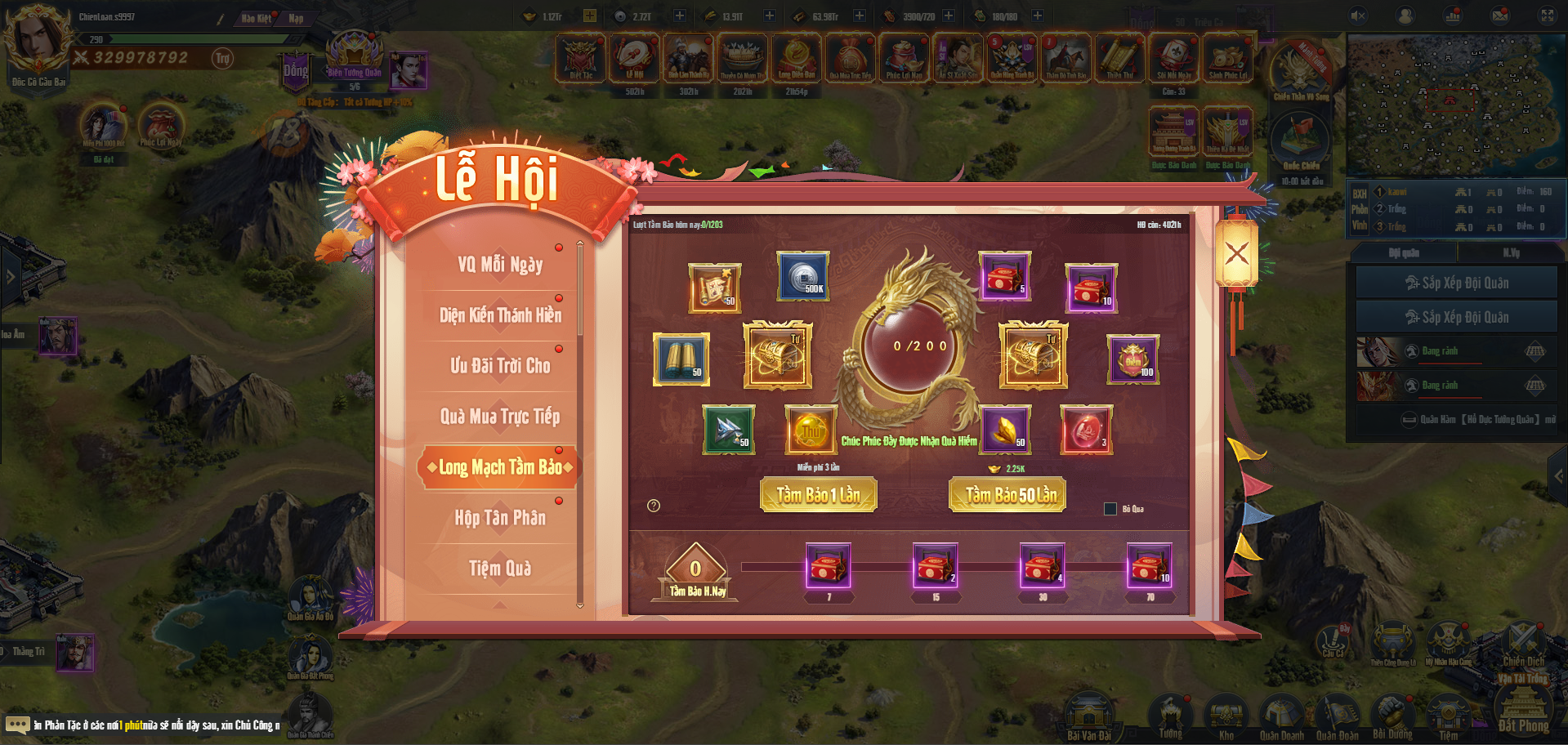Toggle the Bỏ Qua checkbox

(1110, 509)
